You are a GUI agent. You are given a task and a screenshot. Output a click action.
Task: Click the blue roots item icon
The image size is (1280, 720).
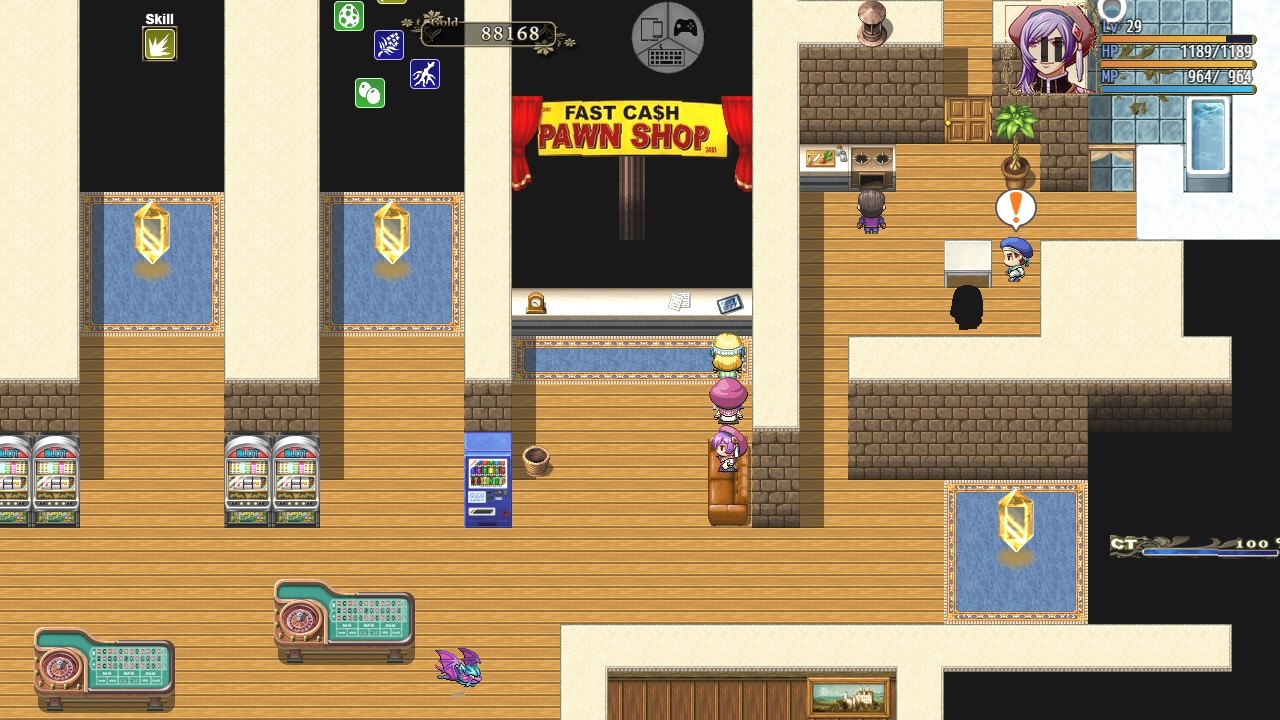click(x=425, y=73)
